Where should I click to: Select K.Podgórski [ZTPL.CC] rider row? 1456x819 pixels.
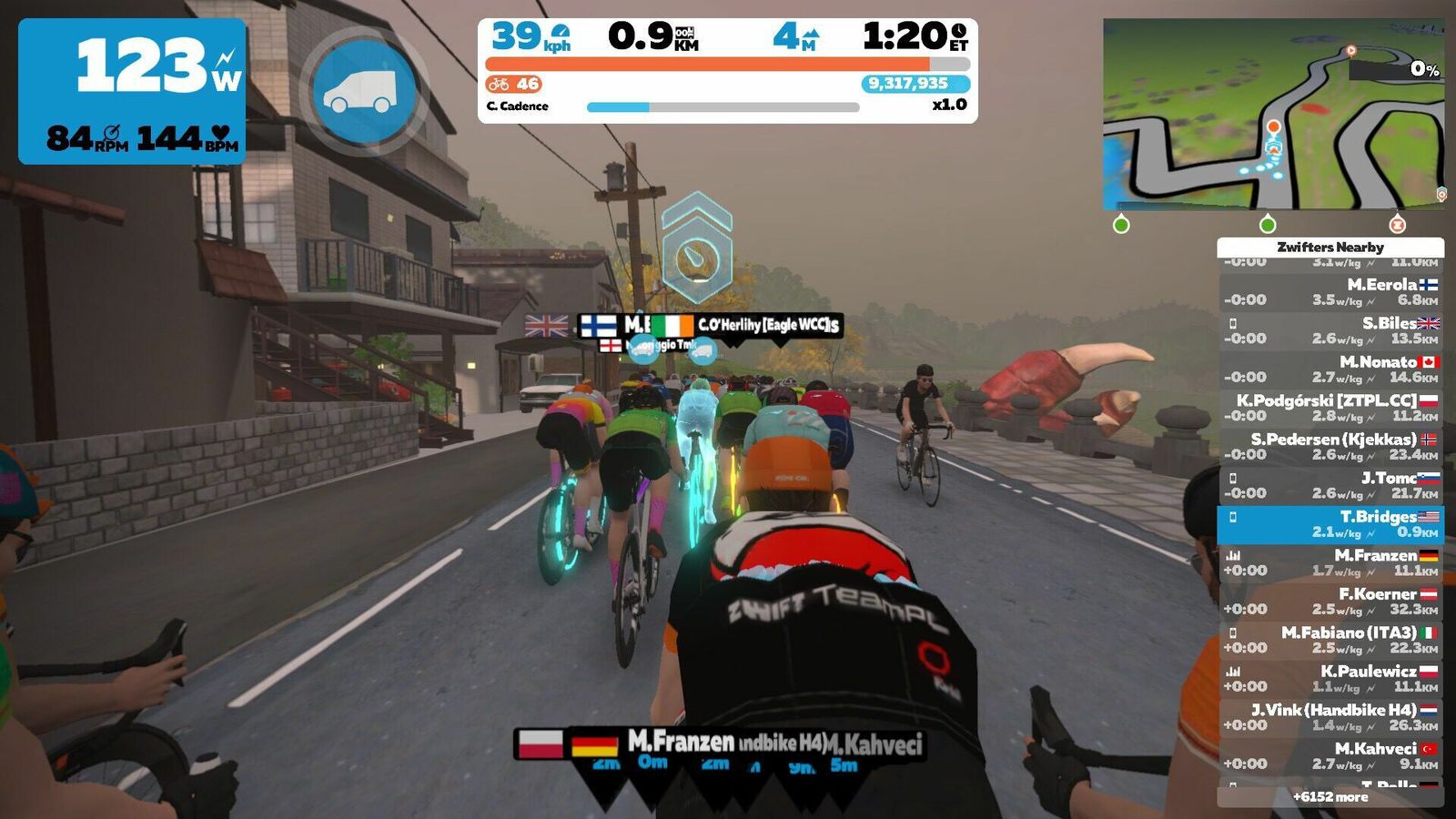pos(1330,408)
